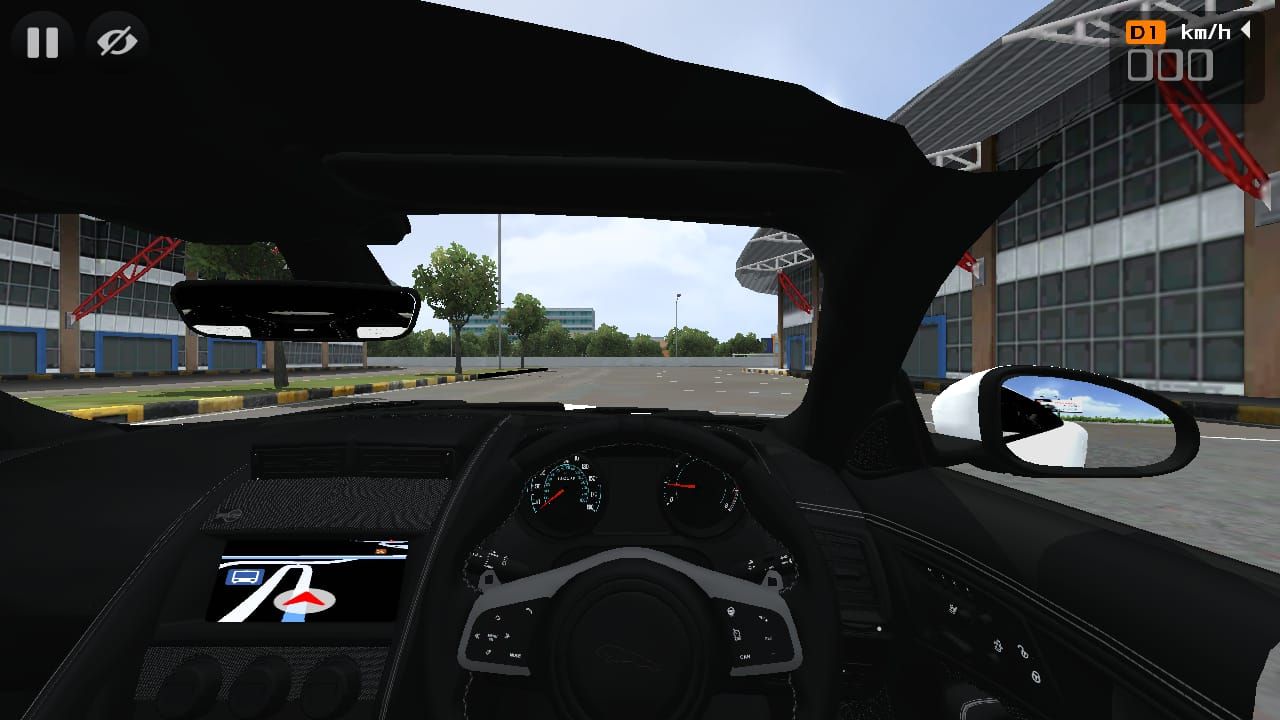Tap the pause icon
1280x720 pixels.
pyautogui.click(x=41, y=41)
